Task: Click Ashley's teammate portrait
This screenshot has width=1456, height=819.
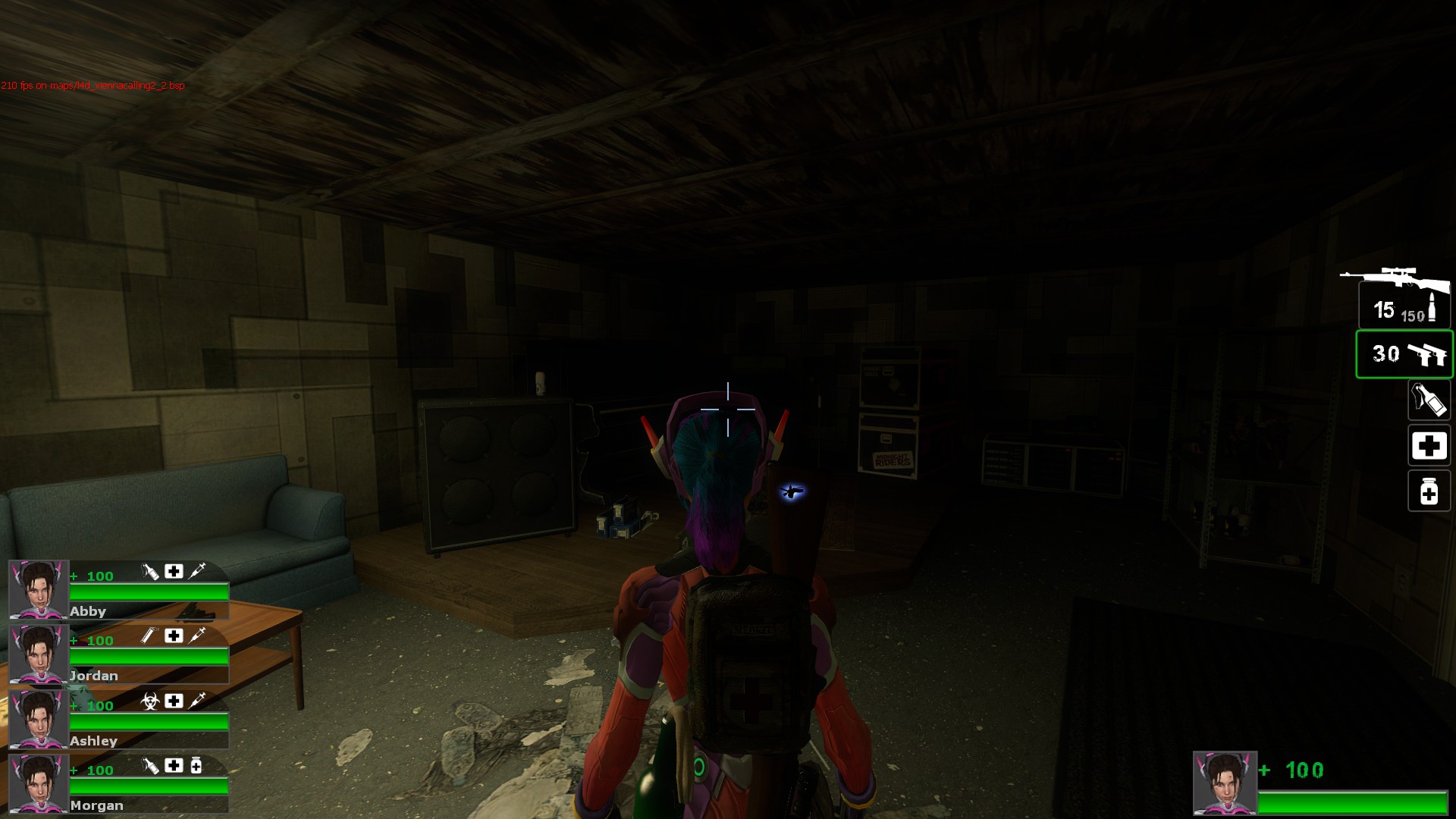Action: 38,719
